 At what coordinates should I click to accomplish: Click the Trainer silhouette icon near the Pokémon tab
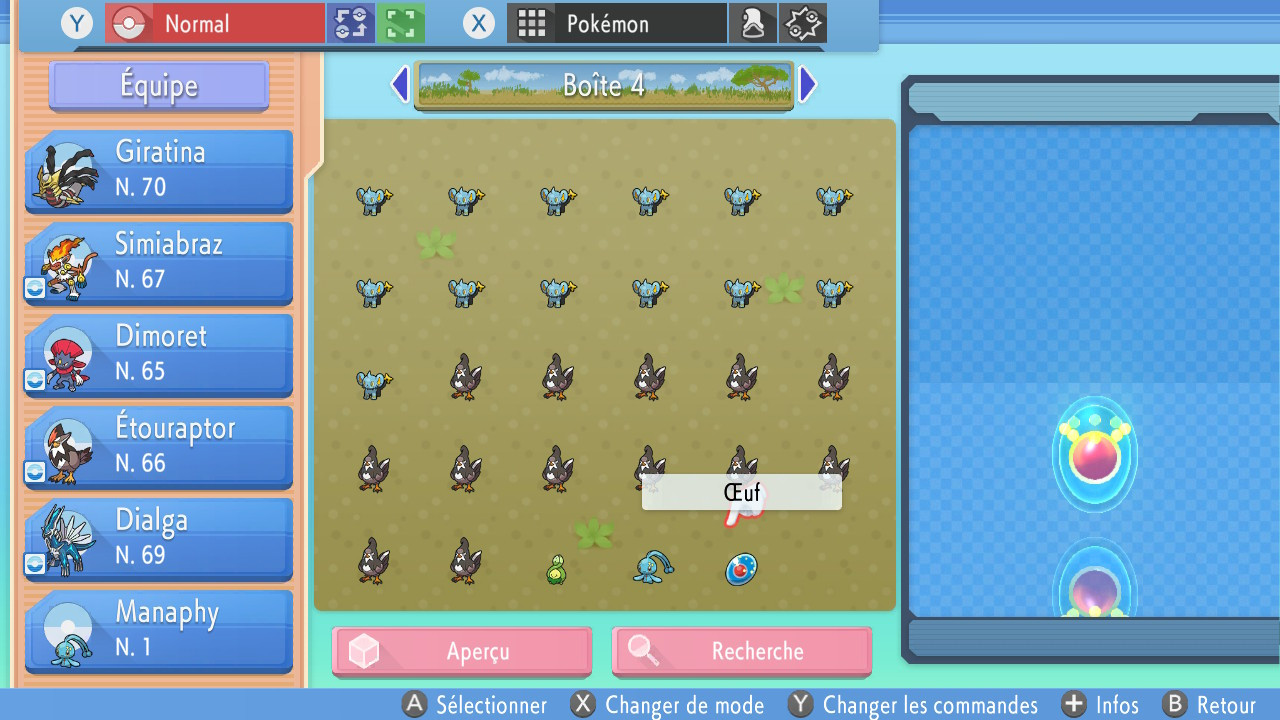point(753,22)
